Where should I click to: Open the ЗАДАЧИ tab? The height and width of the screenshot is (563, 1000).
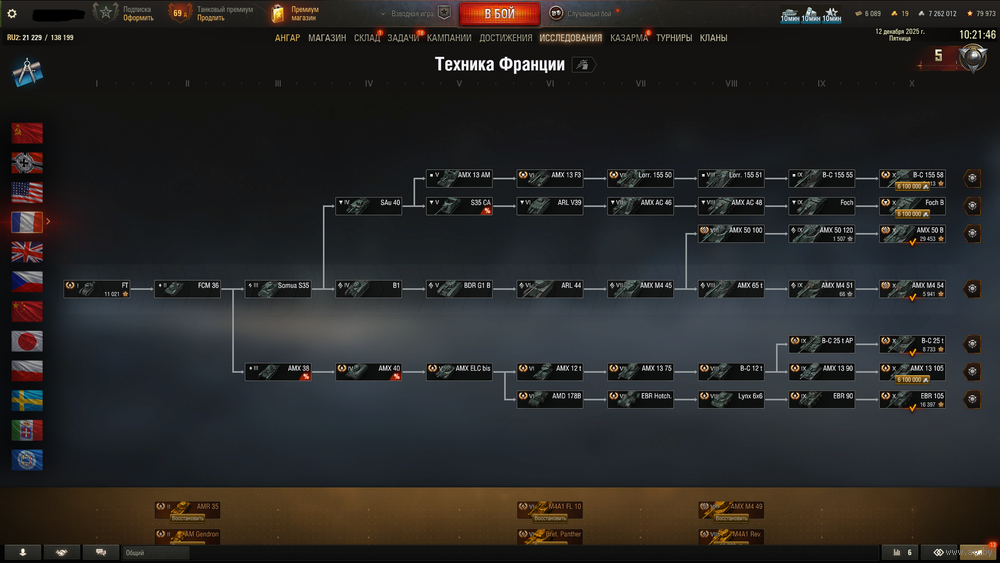pyautogui.click(x=403, y=38)
